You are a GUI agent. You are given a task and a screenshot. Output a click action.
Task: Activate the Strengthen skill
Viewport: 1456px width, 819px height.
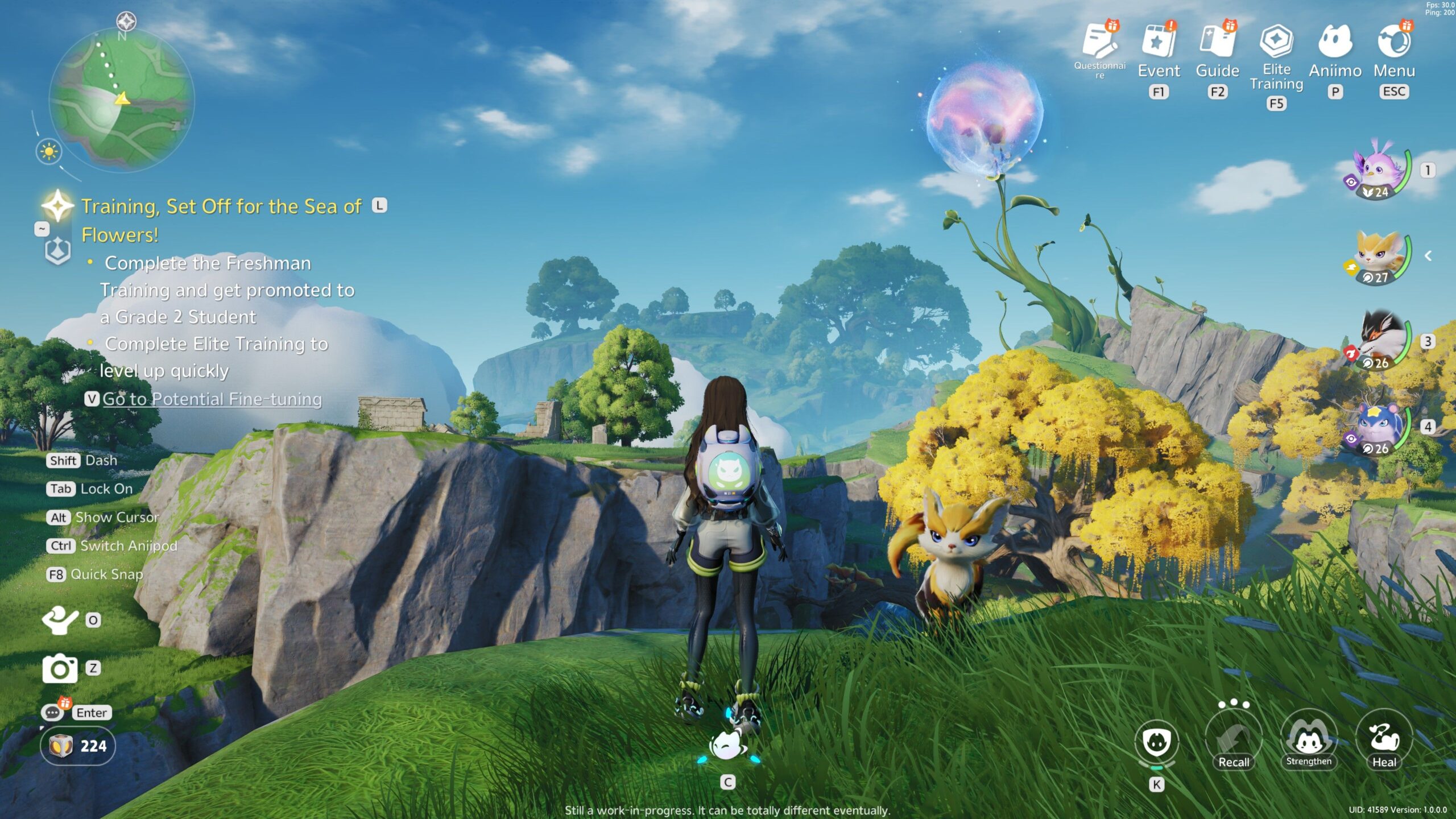point(1309,741)
